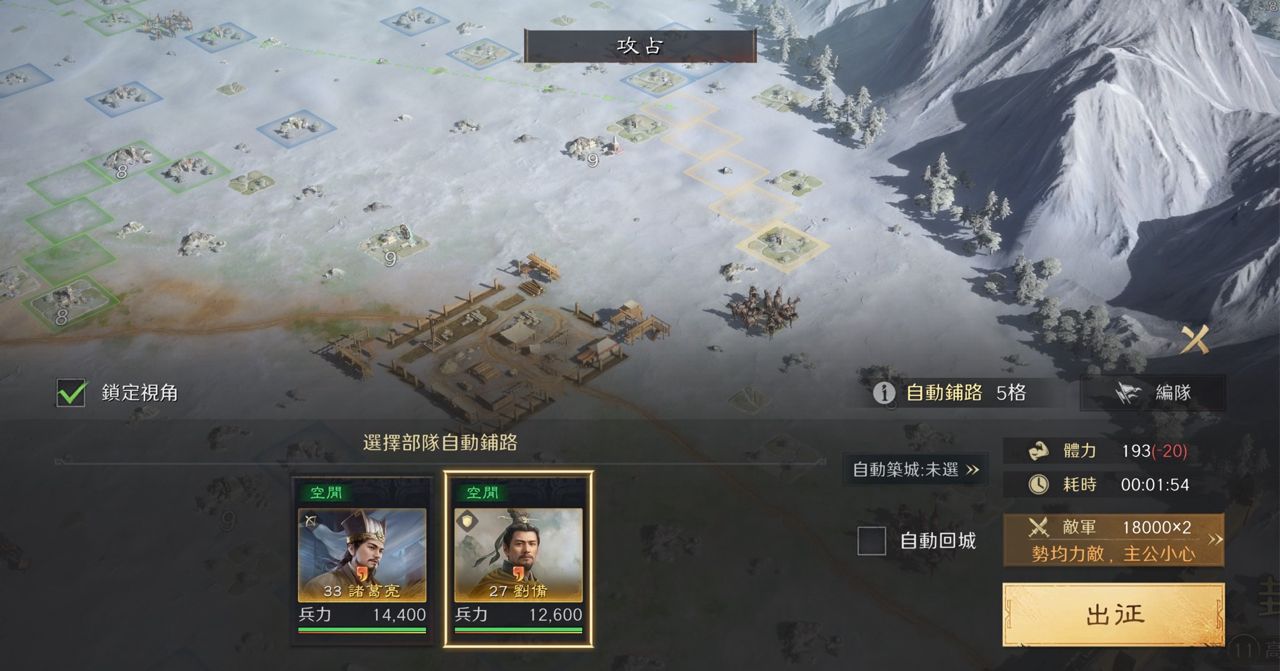
Task: Close the panel with crossed swords icon
Action: point(1194,341)
